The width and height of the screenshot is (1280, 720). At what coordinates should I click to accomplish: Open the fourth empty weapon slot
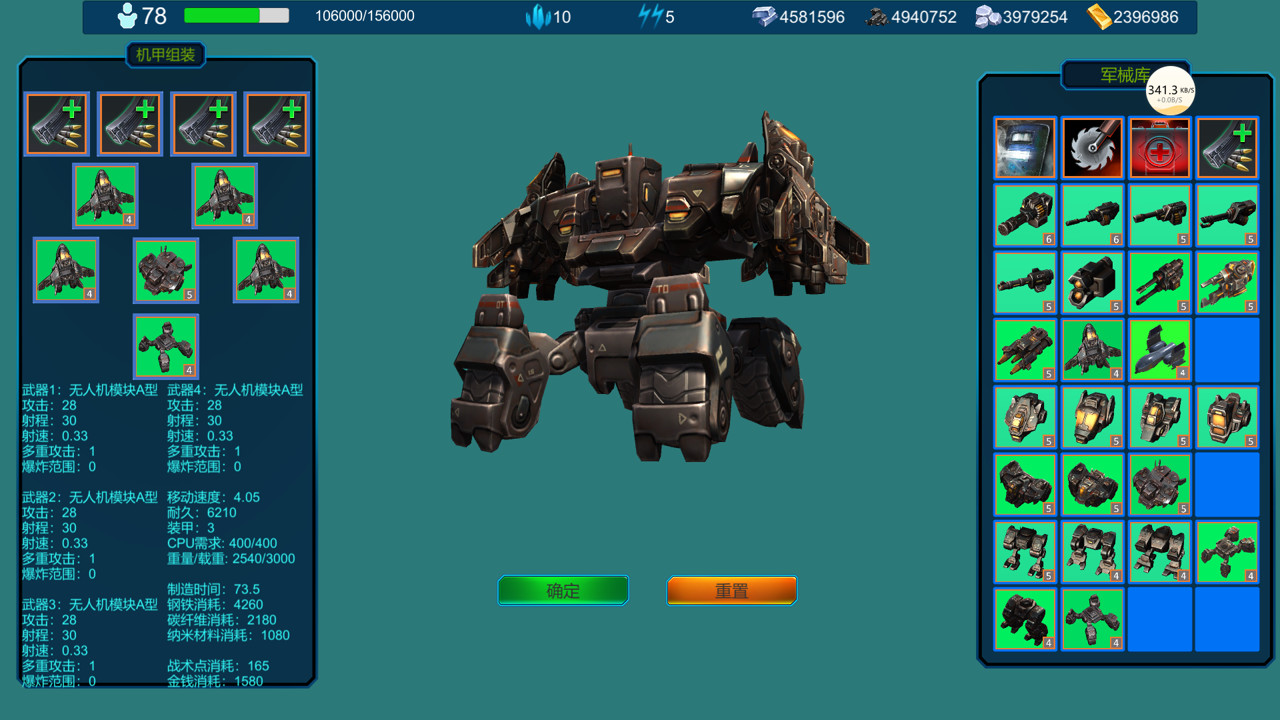tap(276, 122)
